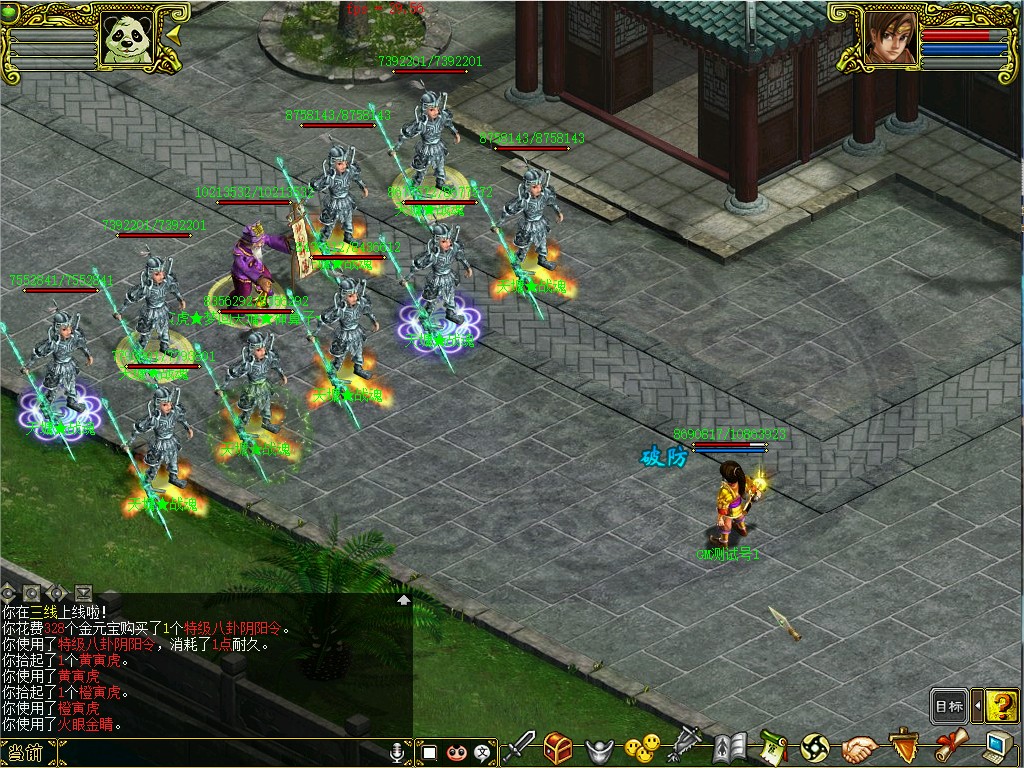
Task: Click the black shuriken icon
Action: point(815,747)
